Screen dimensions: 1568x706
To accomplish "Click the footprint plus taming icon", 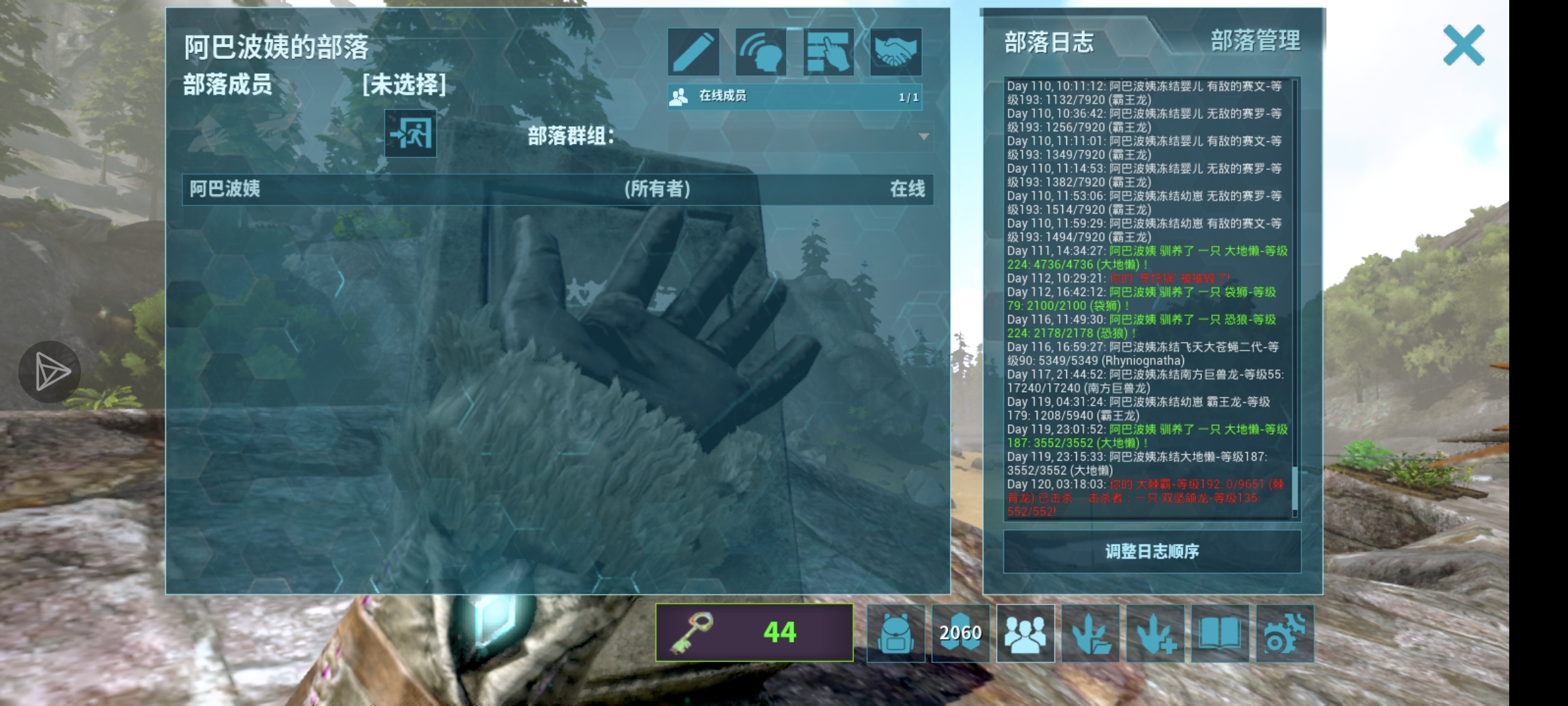I will point(1156,632).
